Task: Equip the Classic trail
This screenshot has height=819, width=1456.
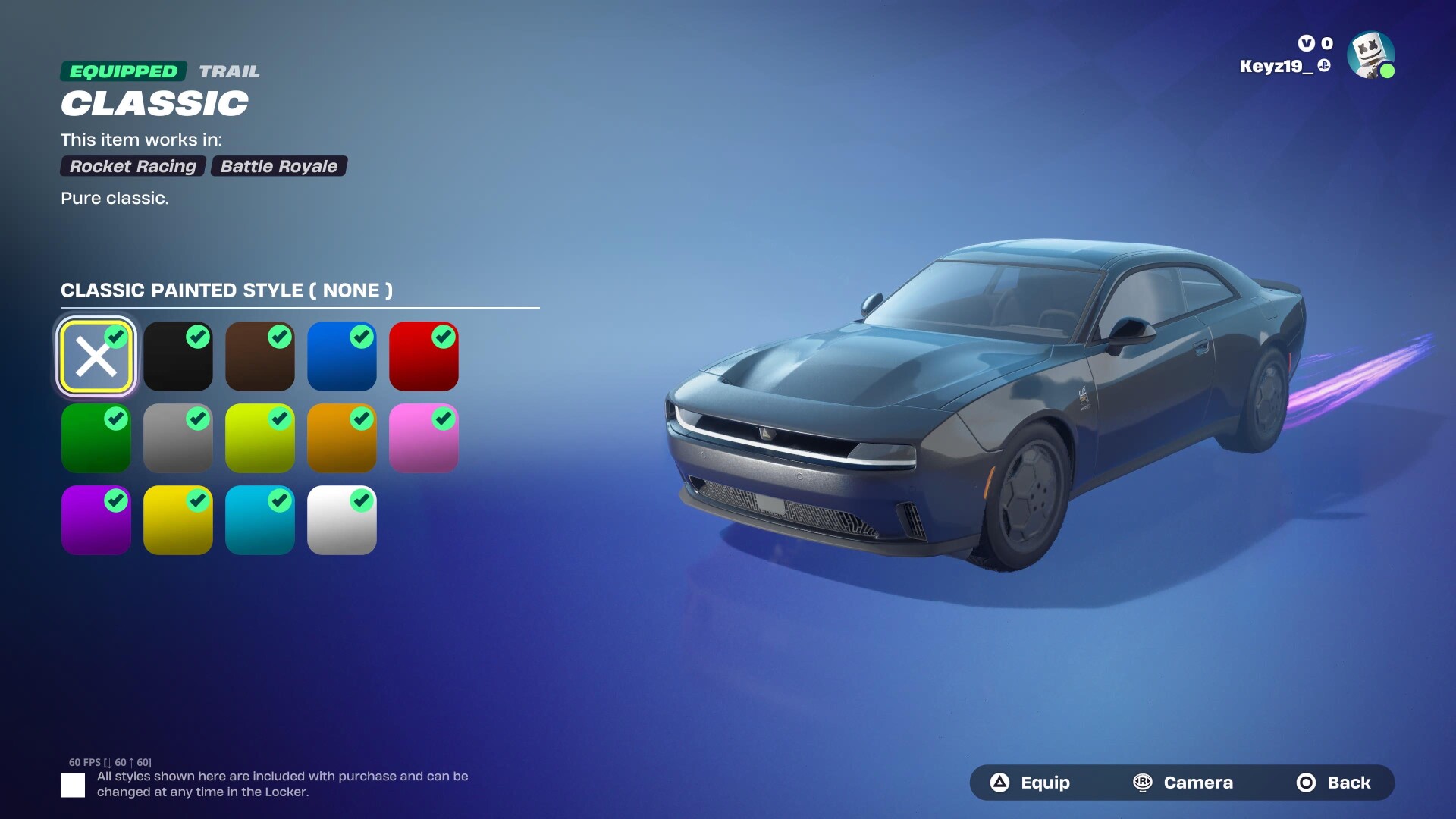Action: pyautogui.click(x=1030, y=783)
